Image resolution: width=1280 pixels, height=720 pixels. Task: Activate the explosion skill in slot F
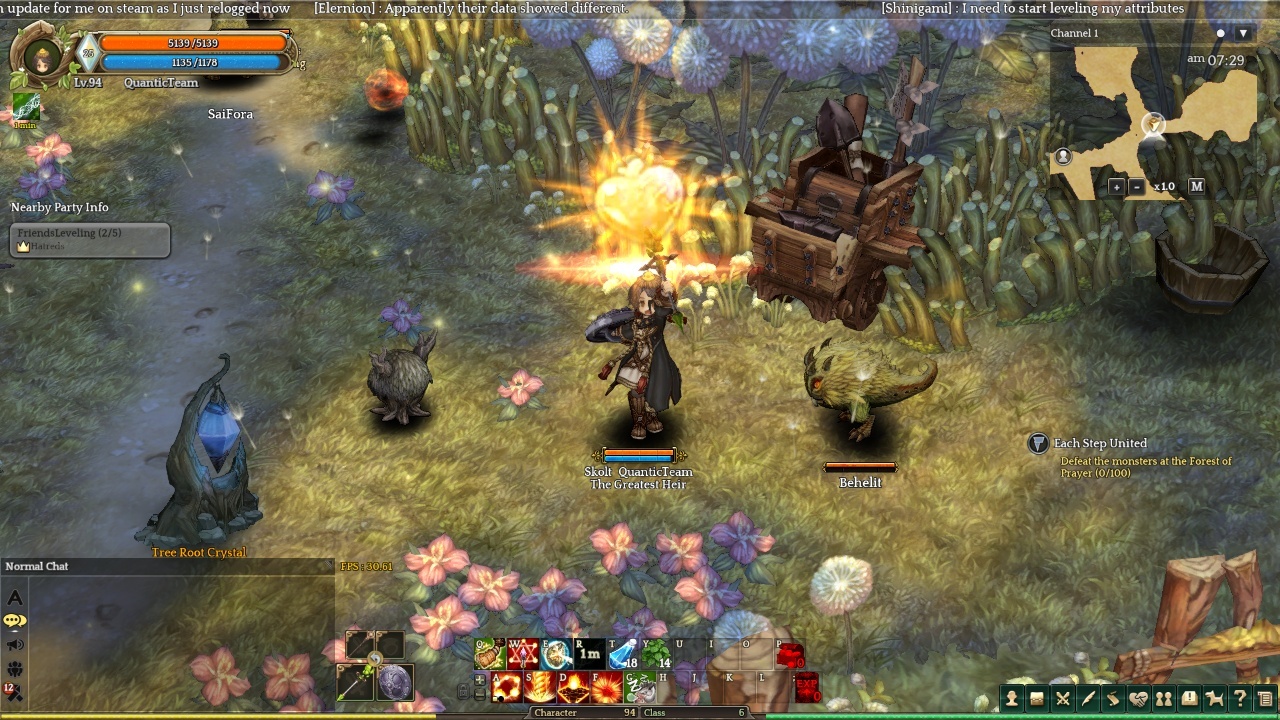point(607,688)
